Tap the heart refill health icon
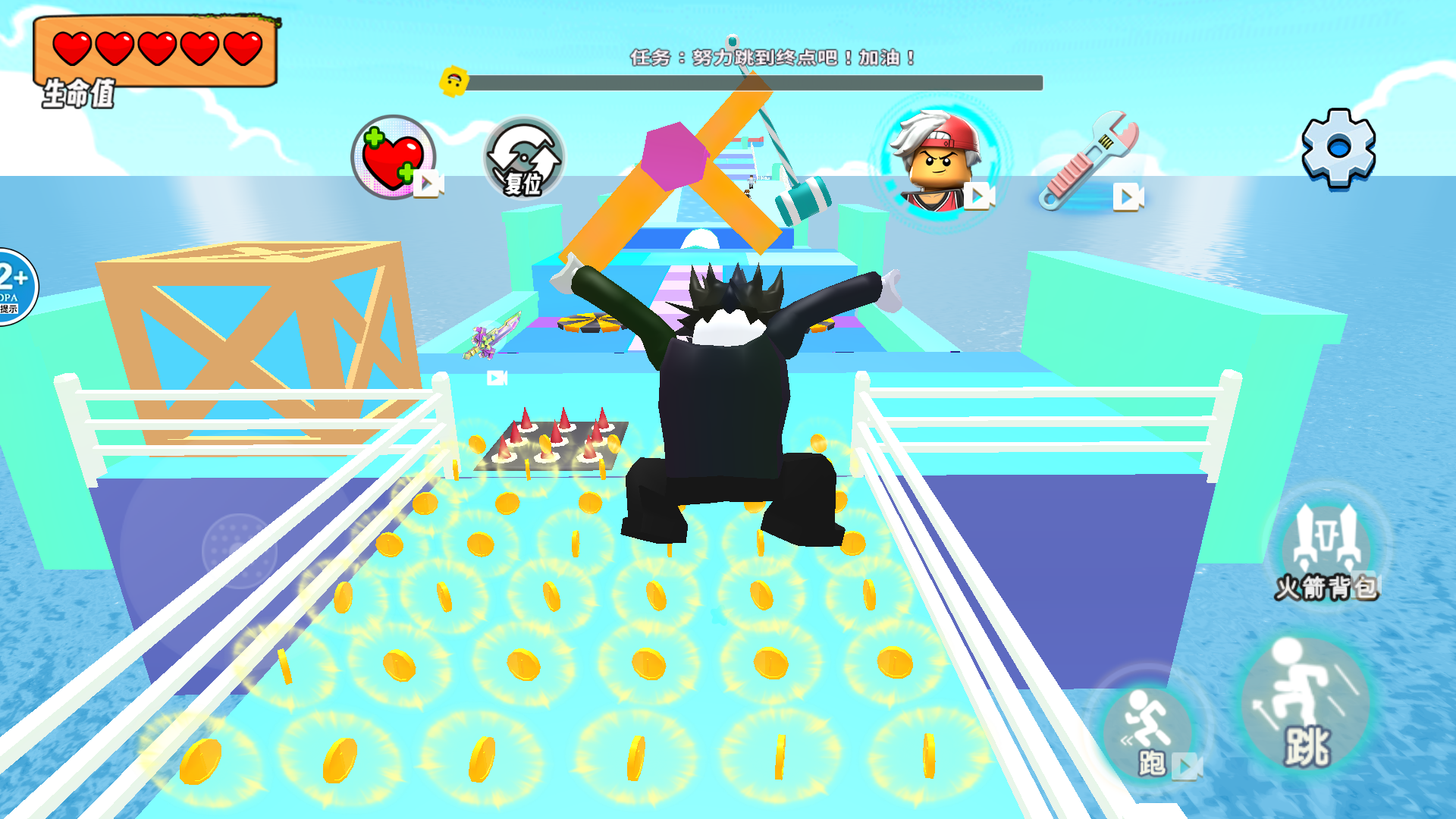 393,157
